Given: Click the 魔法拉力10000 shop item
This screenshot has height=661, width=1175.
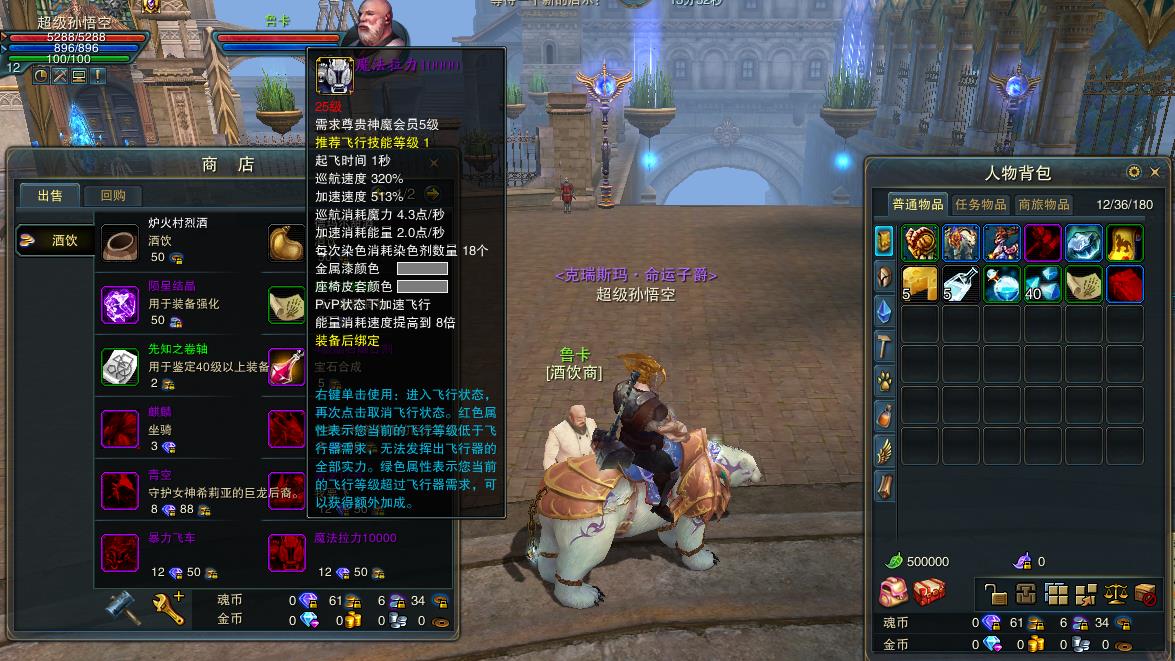Looking at the screenshot, I should point(287,553).
